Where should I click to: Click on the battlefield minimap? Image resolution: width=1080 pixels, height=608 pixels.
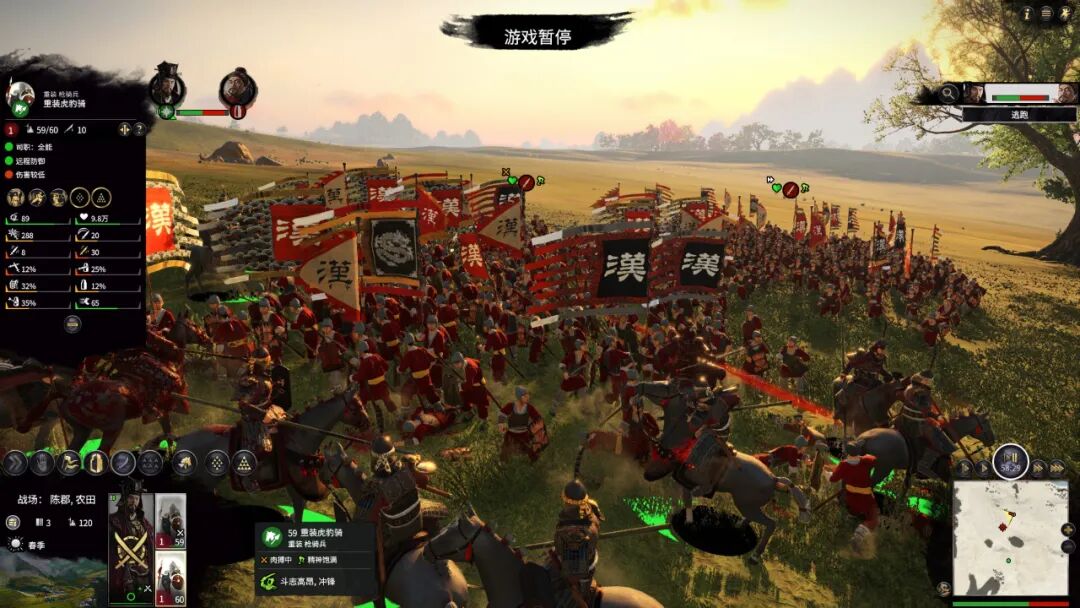coord(1009,538)
